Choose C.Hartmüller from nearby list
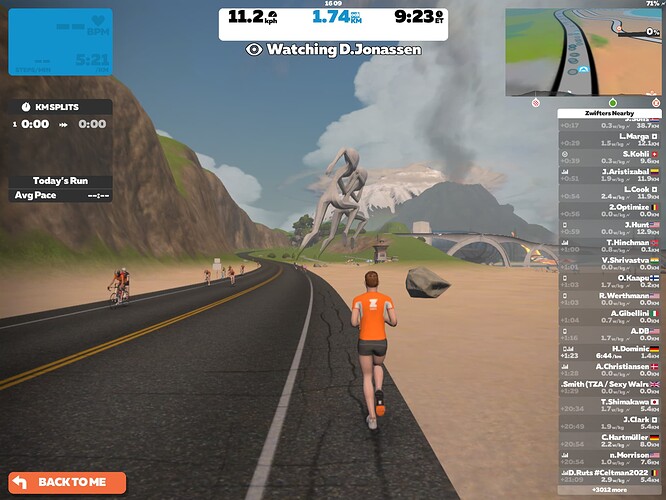Image resolution: width=666 pixels, height=500 pixels. [609, 440]
